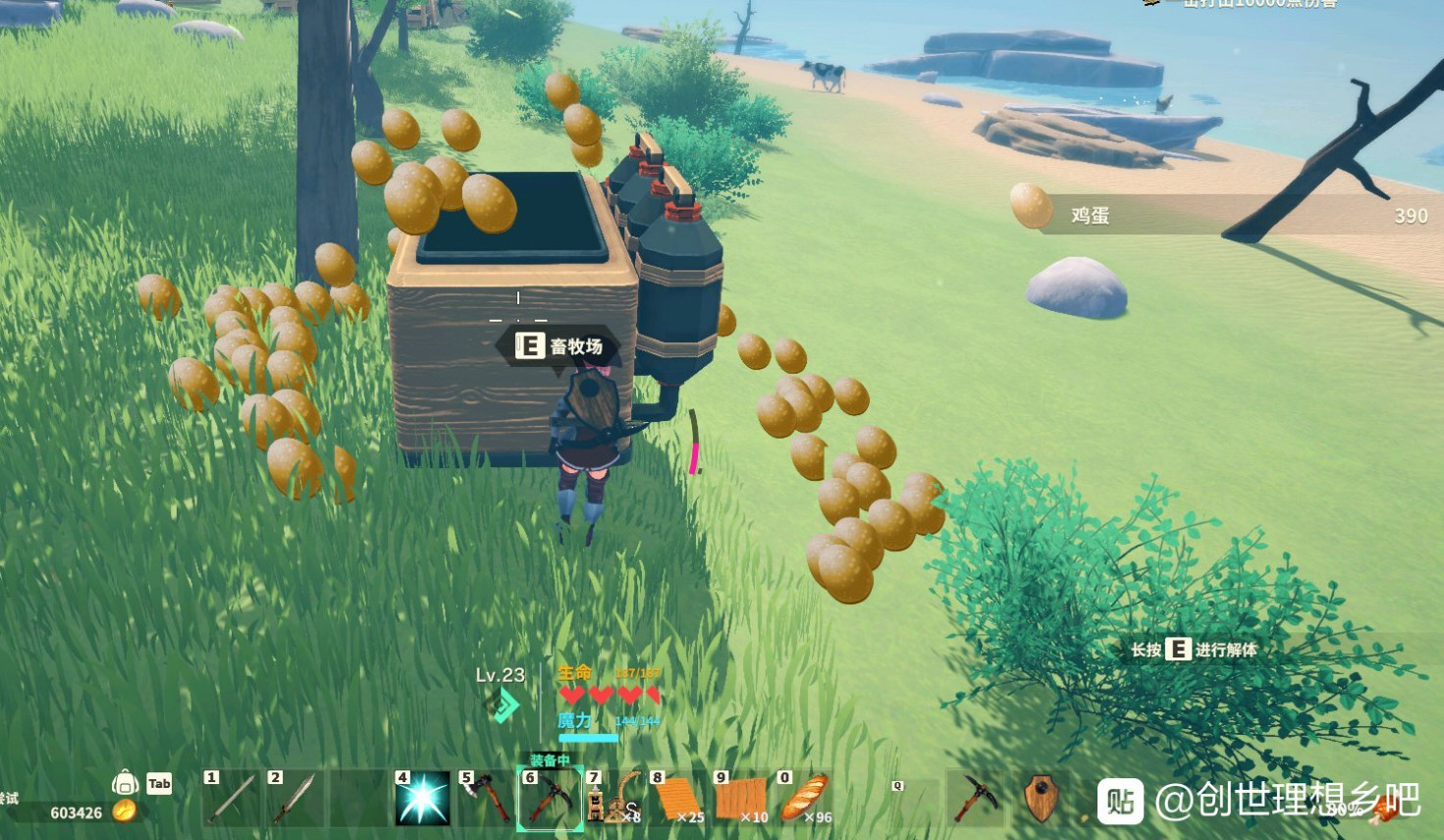Screen dimensions: 1444x840
Task: Choose the wooden wall stack of 10
Action: [x=741, y=799]
